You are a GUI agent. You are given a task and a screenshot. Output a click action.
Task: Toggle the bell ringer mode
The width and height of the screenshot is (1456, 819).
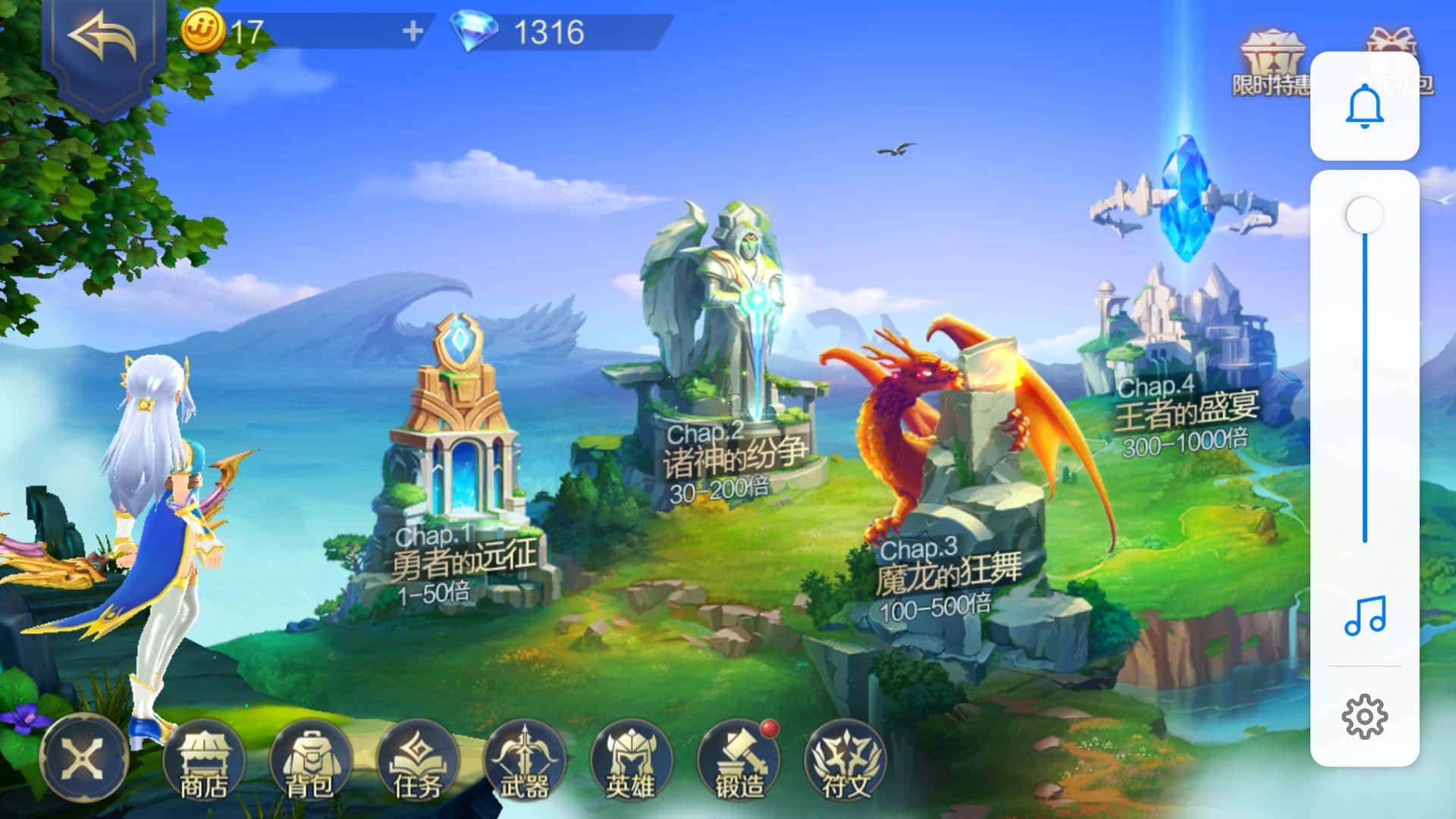1364,106
